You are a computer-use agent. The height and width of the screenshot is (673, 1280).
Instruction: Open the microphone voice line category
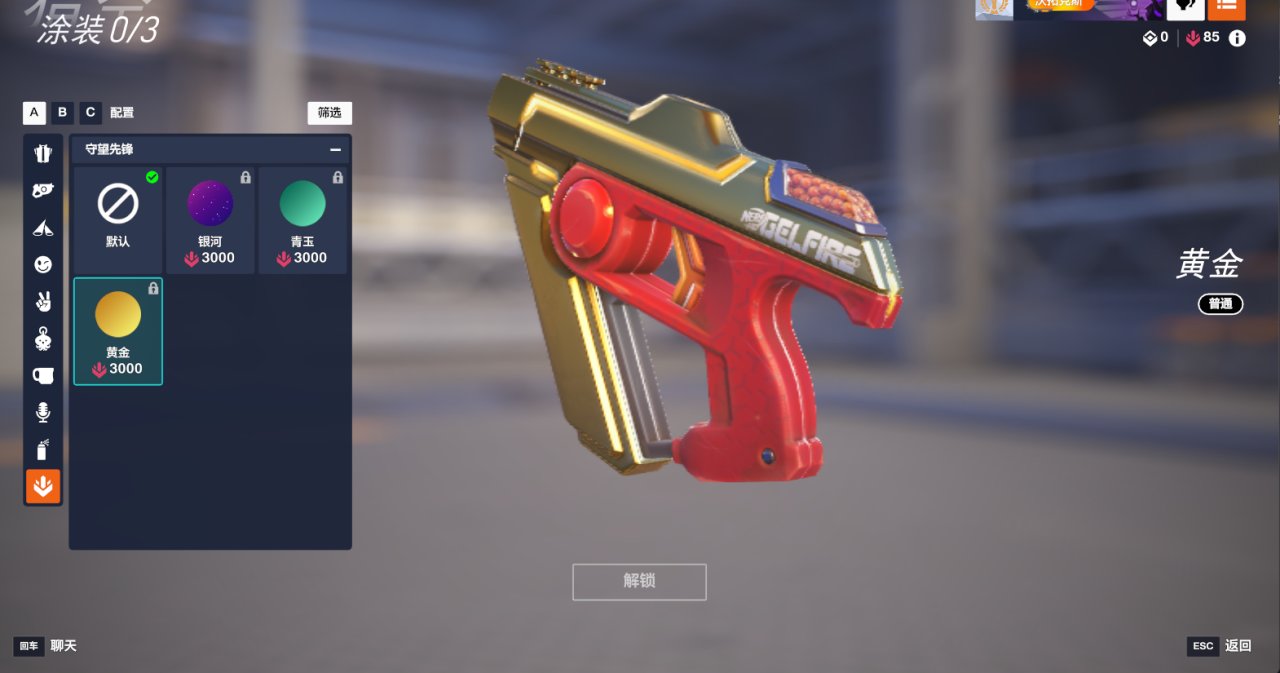43,412
